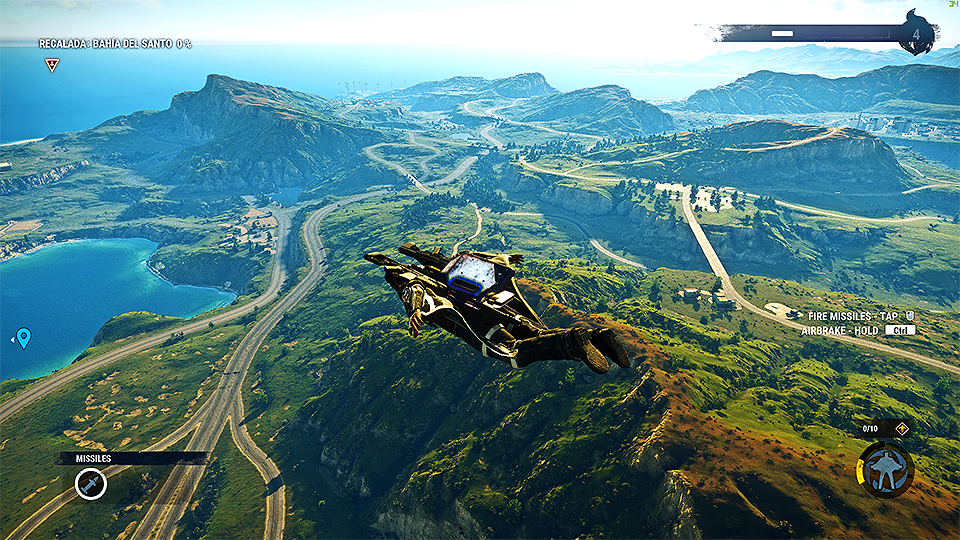Click the orange diamond collectible icon

tap(901, 429)
